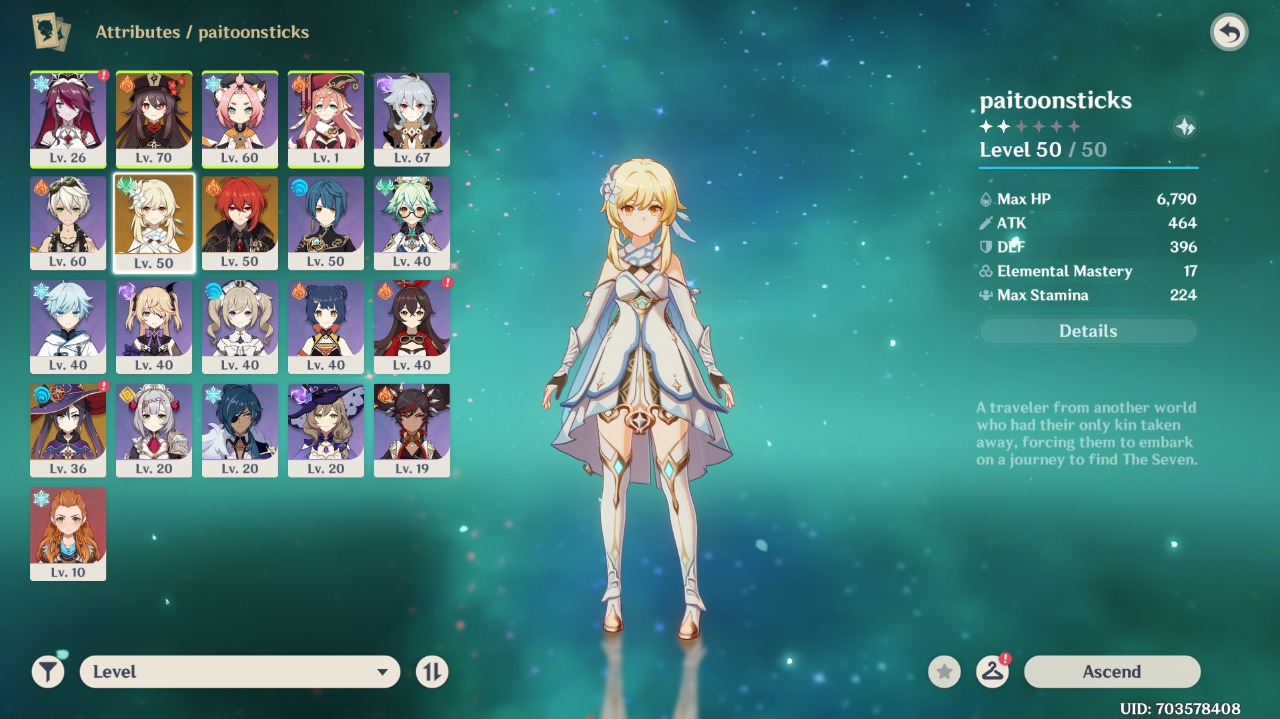Choose Noelle the maid portrait

[154, 430]
